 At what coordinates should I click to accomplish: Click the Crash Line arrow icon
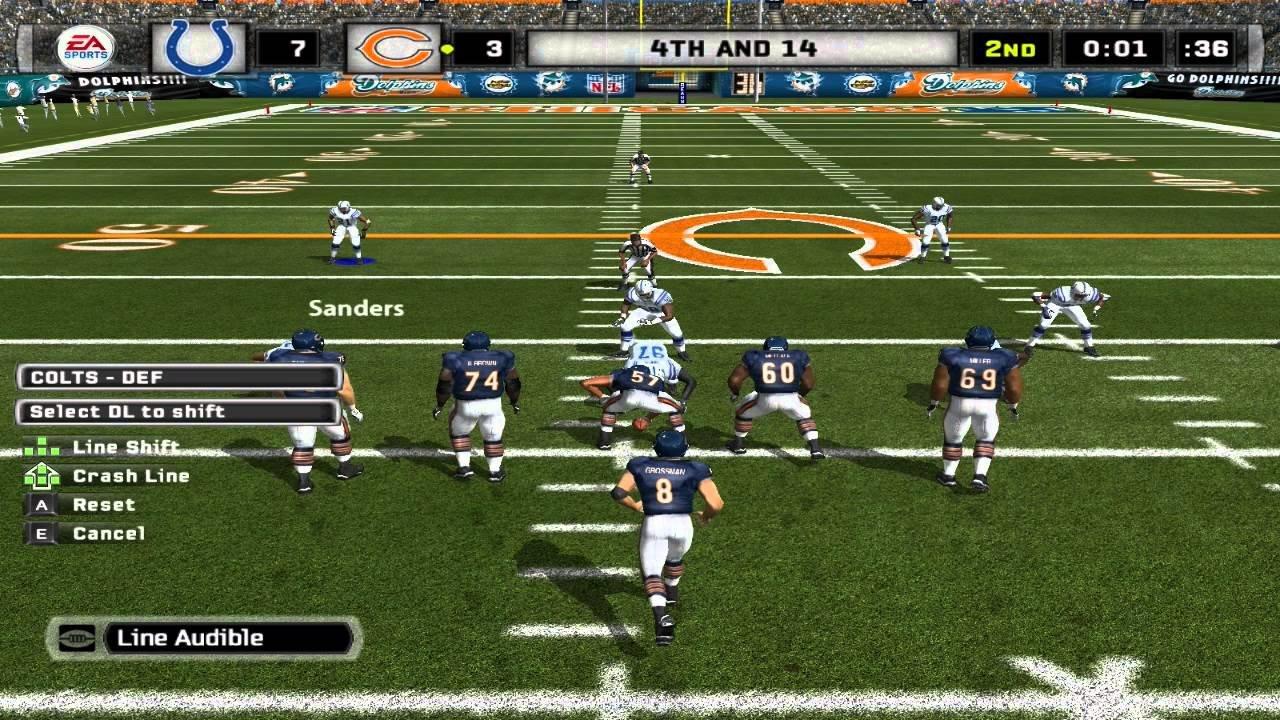(x=41, y=476)
